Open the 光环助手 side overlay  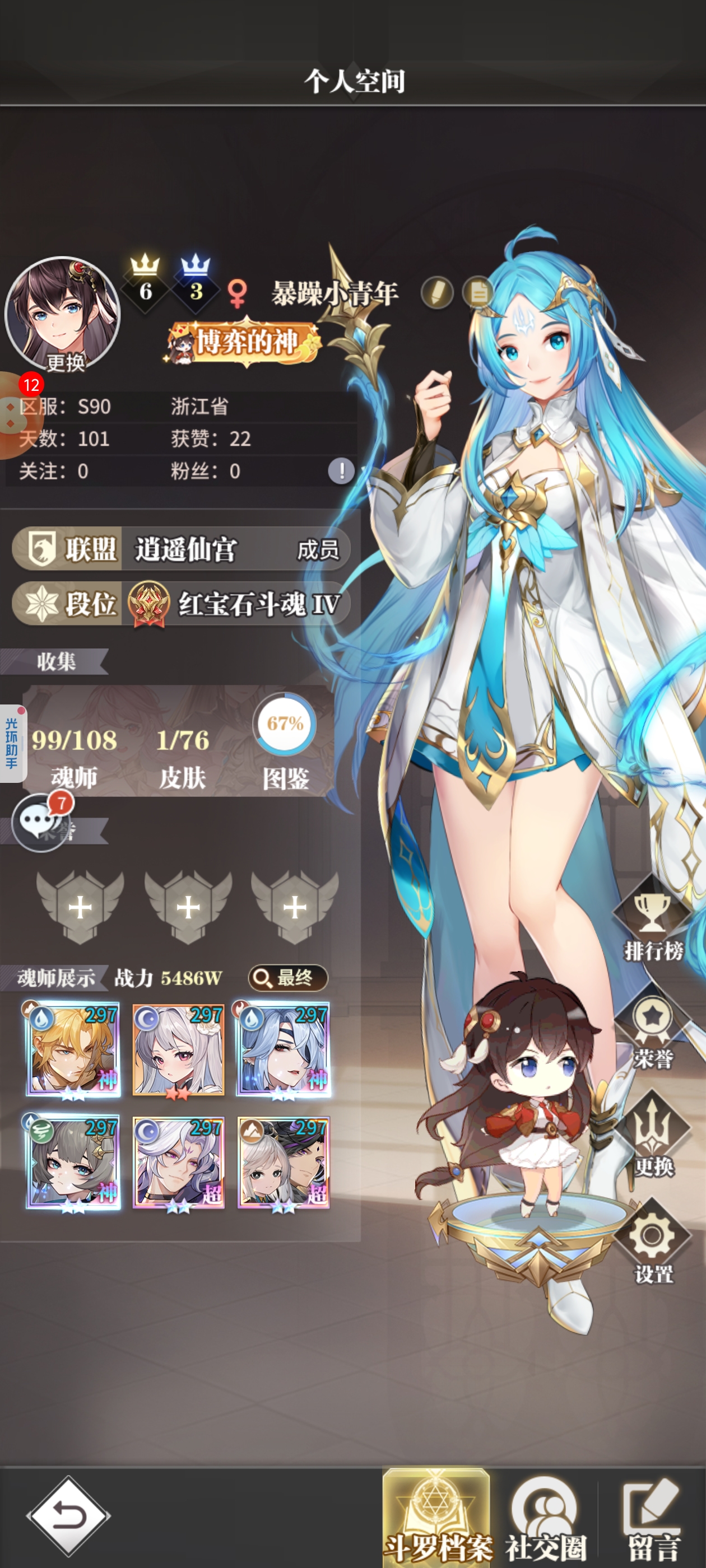(12, 743)
